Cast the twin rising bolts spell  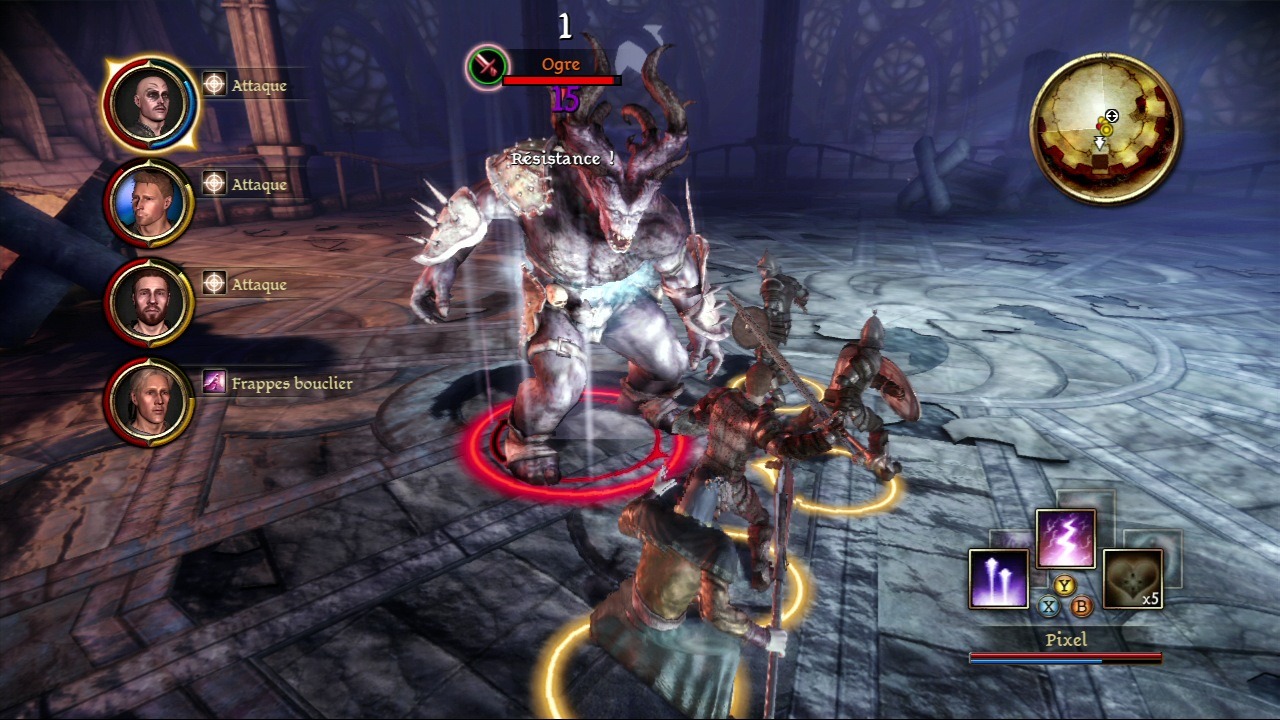[998, 579]
